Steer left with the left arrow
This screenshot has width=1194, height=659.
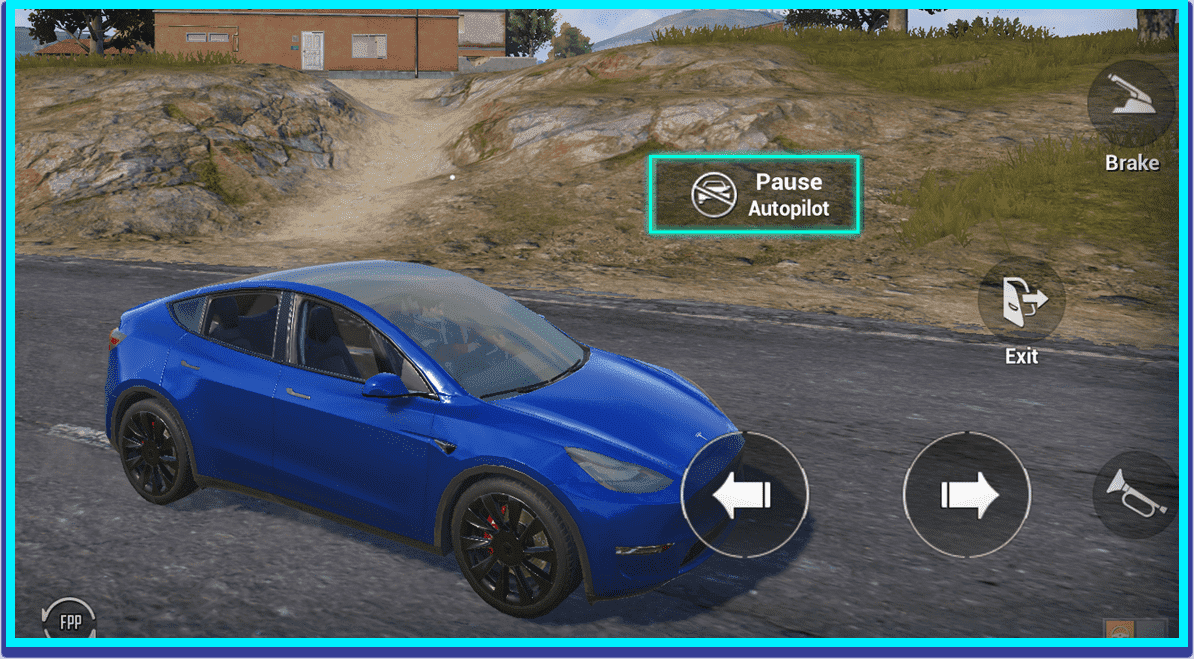[x=744, y=494]
